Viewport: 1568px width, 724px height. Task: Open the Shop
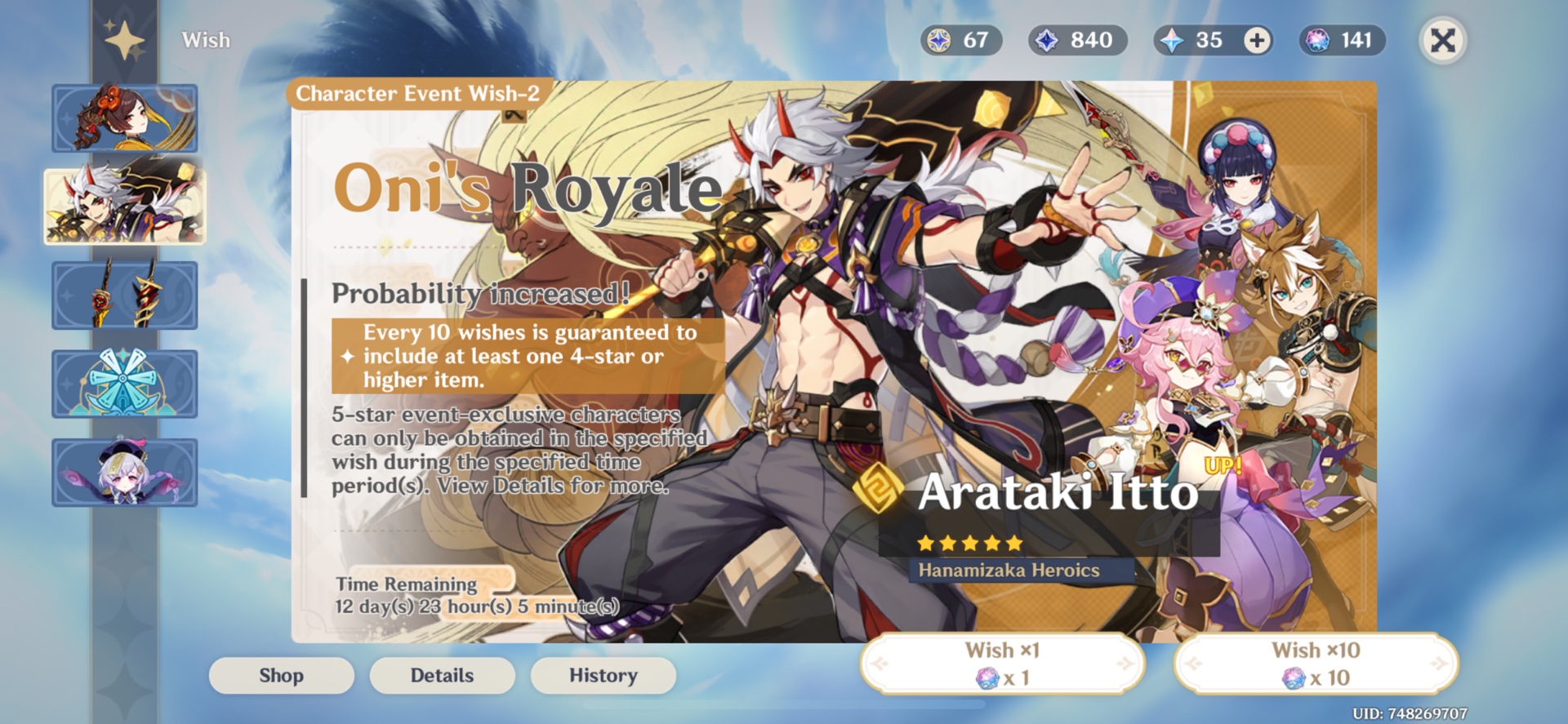pyautogui.click(x=281, y=675)
